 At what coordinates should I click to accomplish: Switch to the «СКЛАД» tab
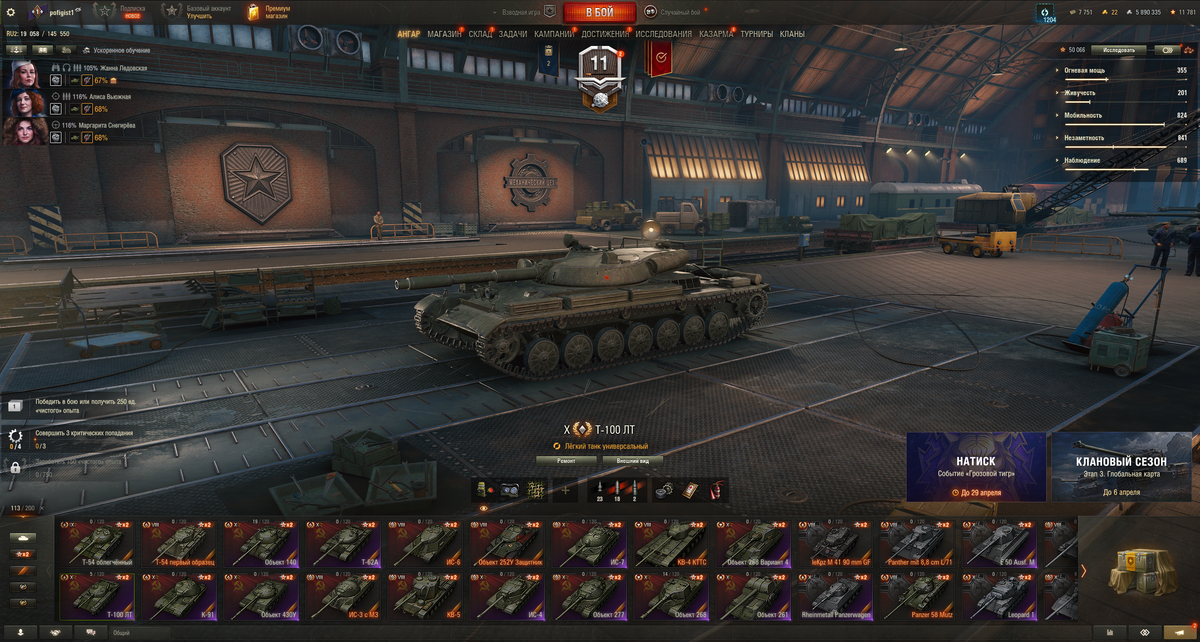tap(480, 34)
